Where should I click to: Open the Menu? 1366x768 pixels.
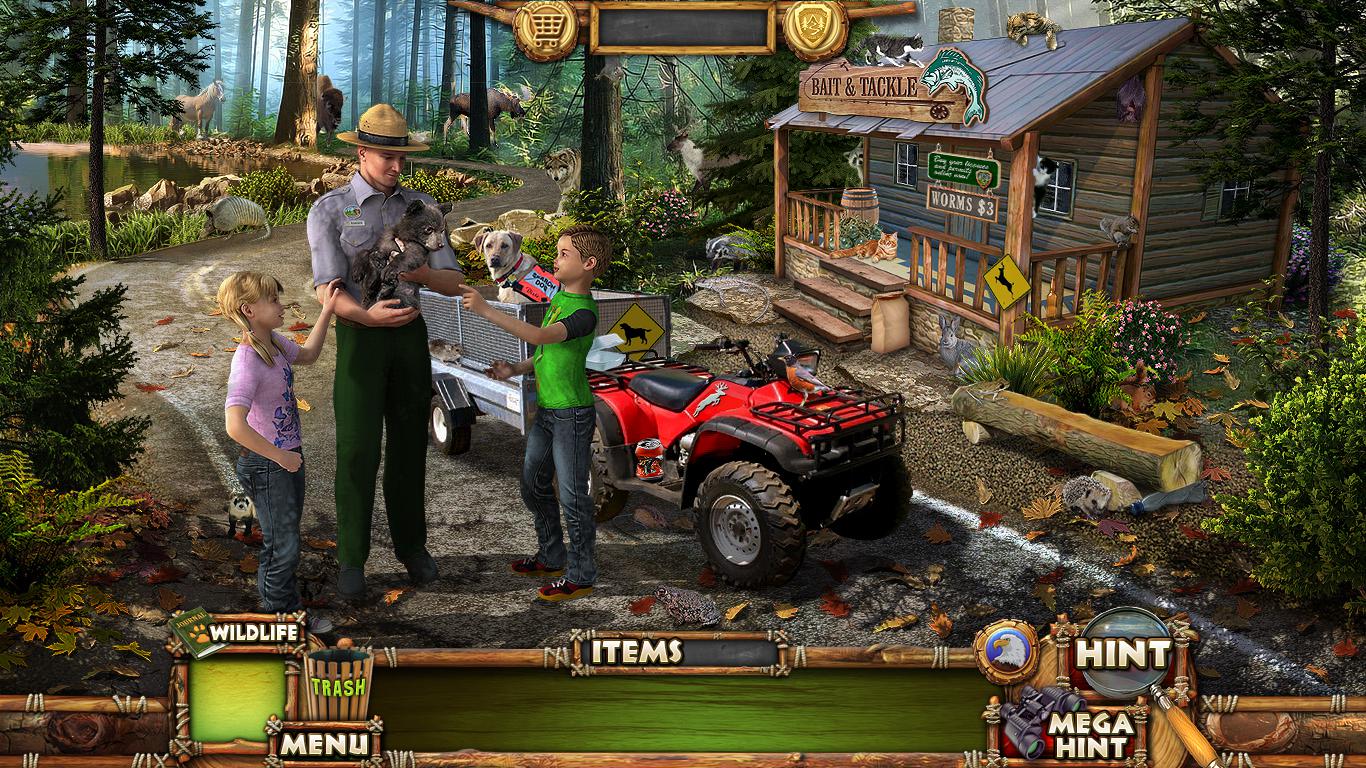(323, 743)
